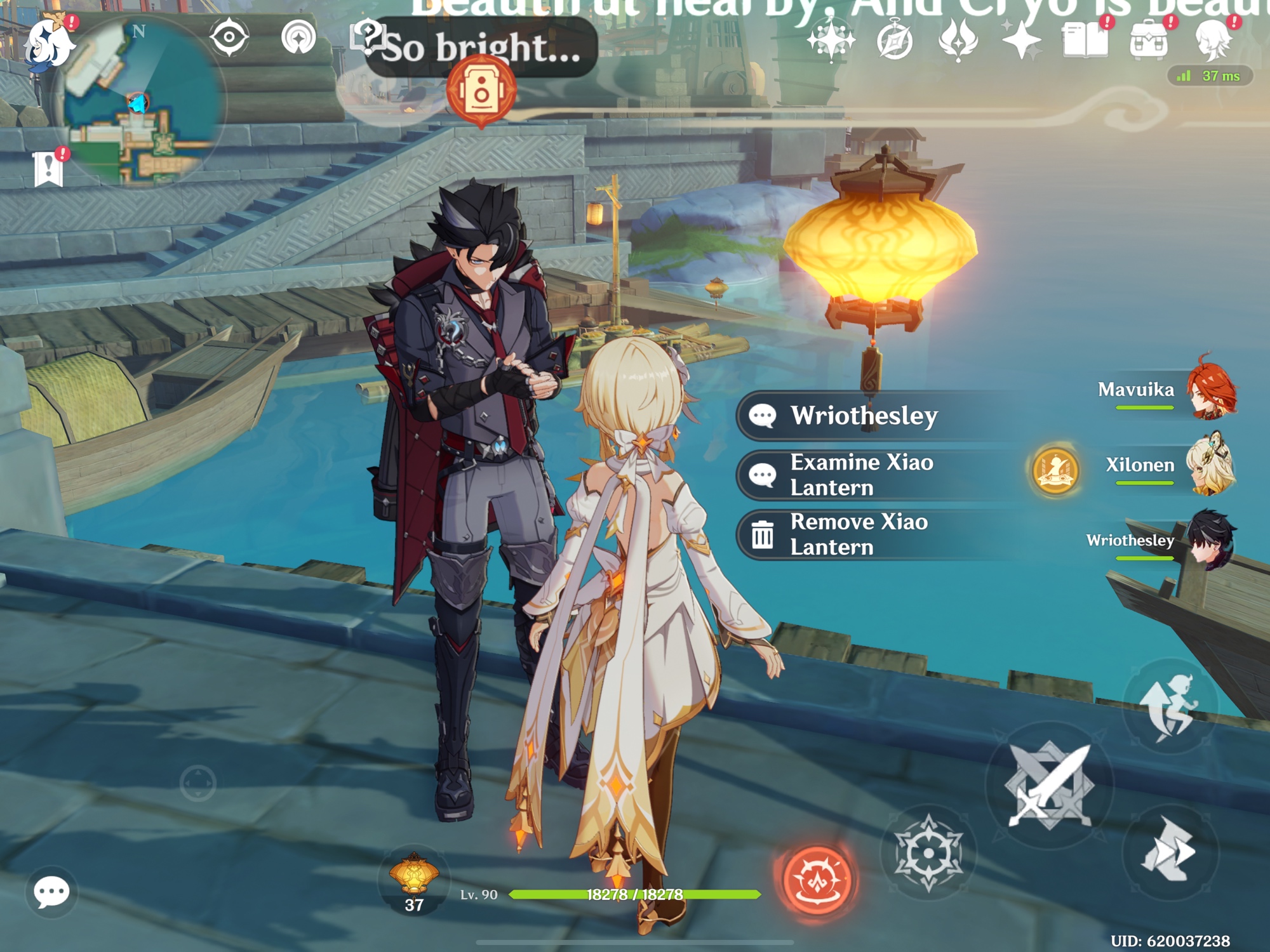Switch to Mavuika party member
This screenshot has height=952, width=1270.
(1210, 390)
